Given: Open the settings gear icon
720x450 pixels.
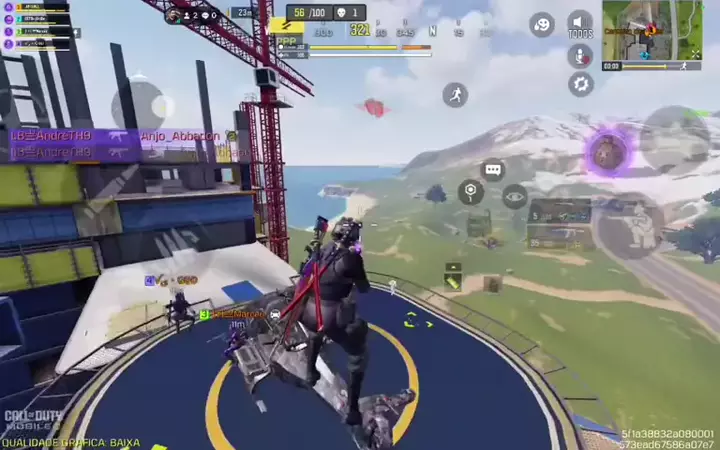Looking at the screenshot, I should pos(580,84).
